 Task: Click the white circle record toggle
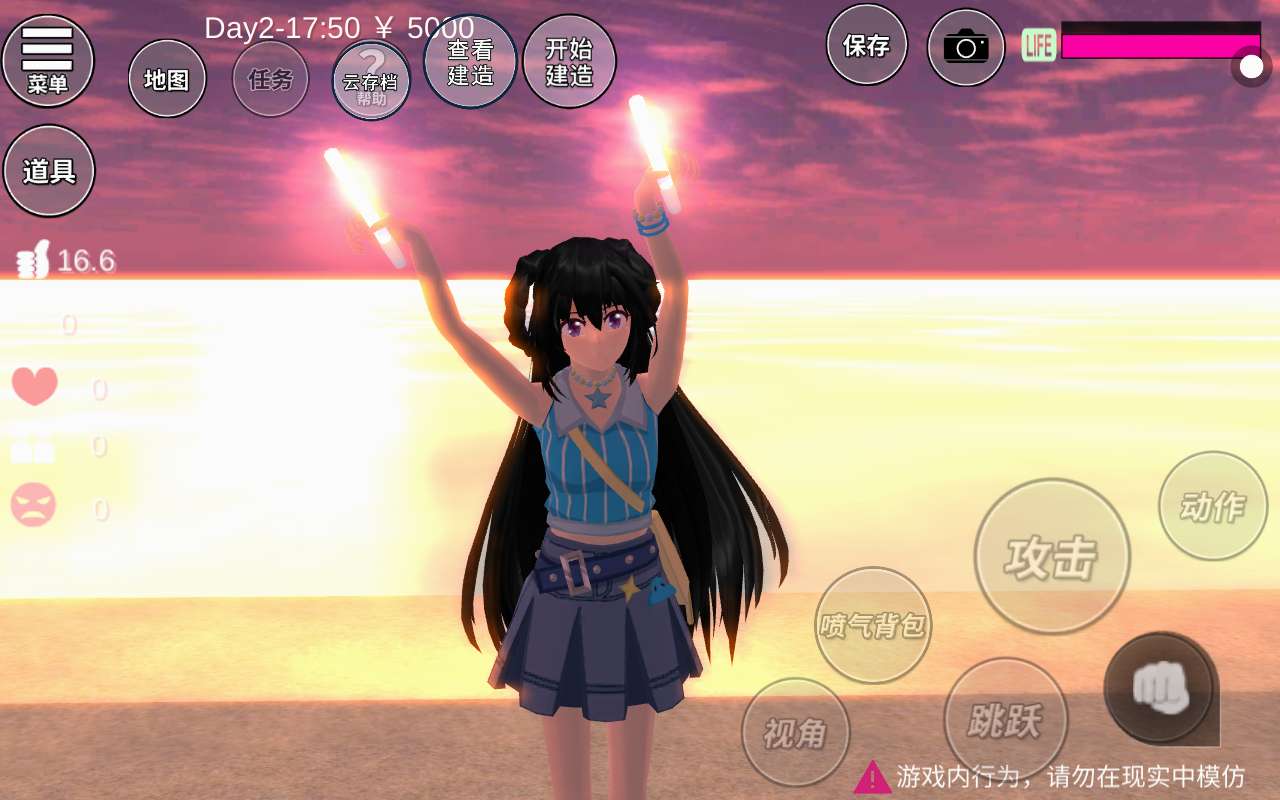click(x=1251, y=67)
